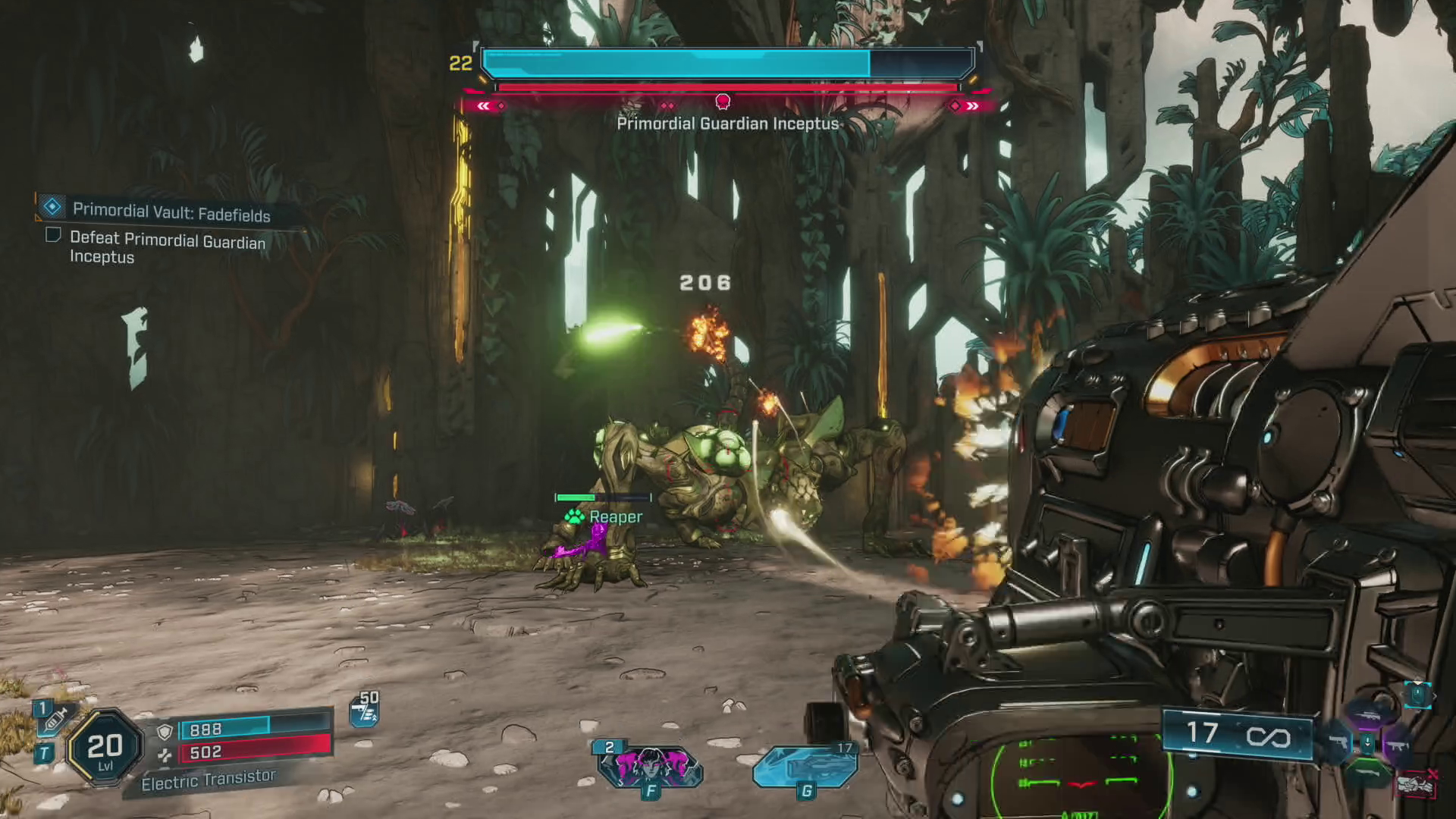The width and height of the screenshot is (1456, 819).
Task: Click the red crossed-out fist icon
Action: [1417, 784]
